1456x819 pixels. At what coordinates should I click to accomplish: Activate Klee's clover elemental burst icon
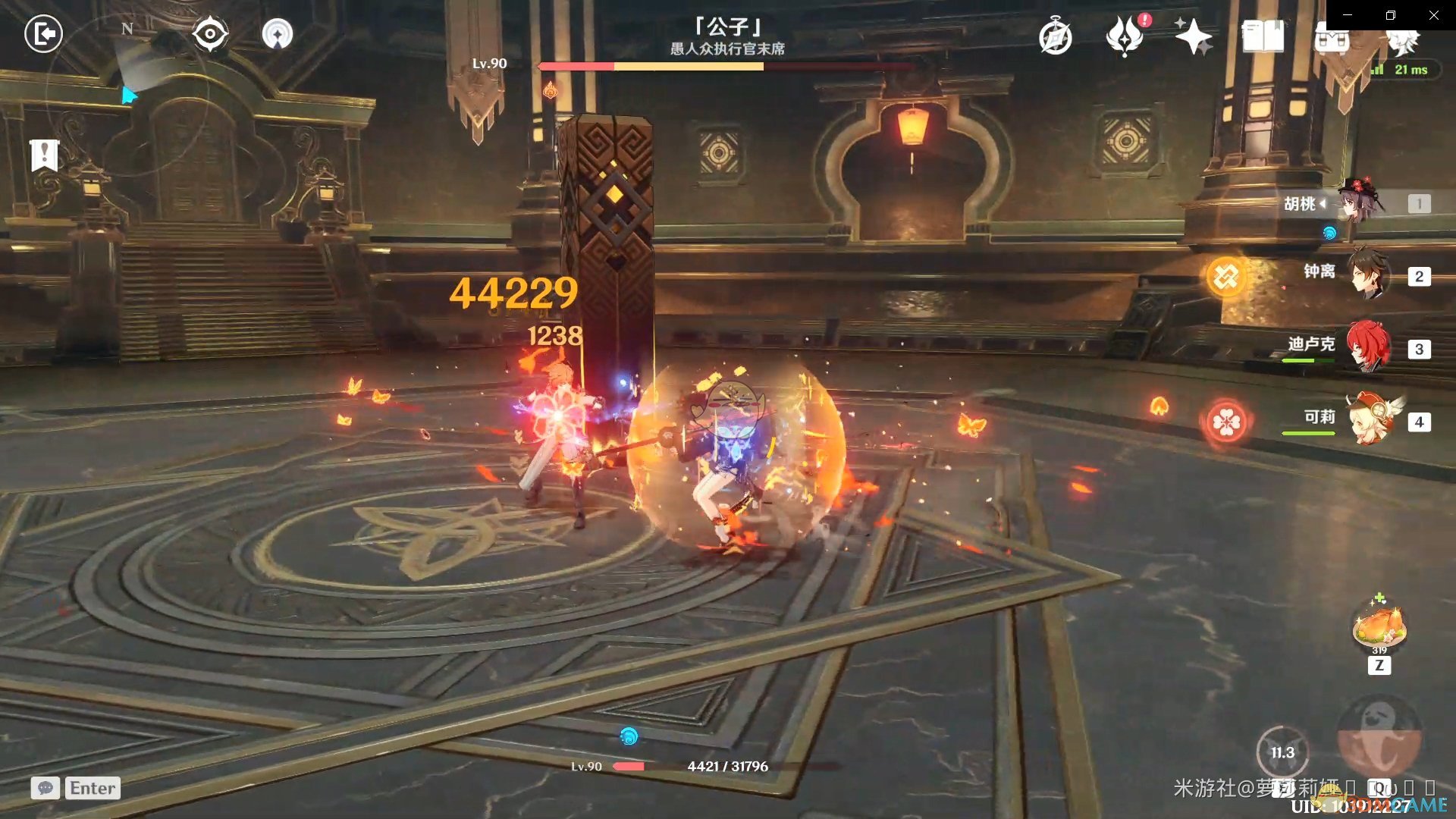[1225, 422]
